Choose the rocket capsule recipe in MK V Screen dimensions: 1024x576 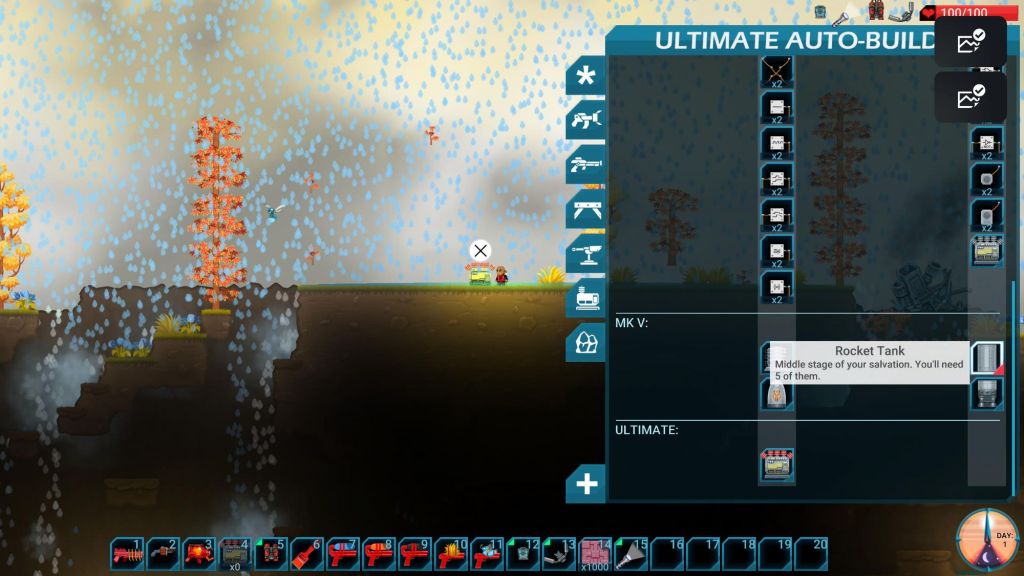[x=777, y=394]
